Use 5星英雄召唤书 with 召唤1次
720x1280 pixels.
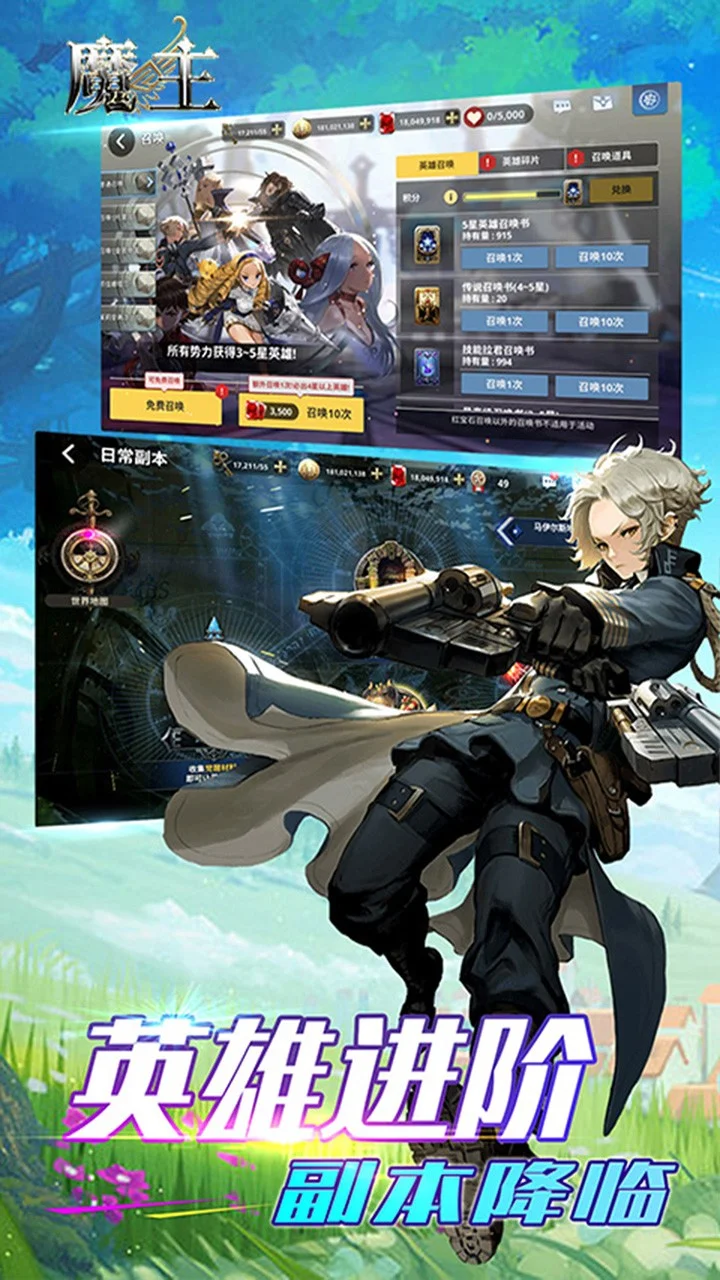click(x=504, y=258)
